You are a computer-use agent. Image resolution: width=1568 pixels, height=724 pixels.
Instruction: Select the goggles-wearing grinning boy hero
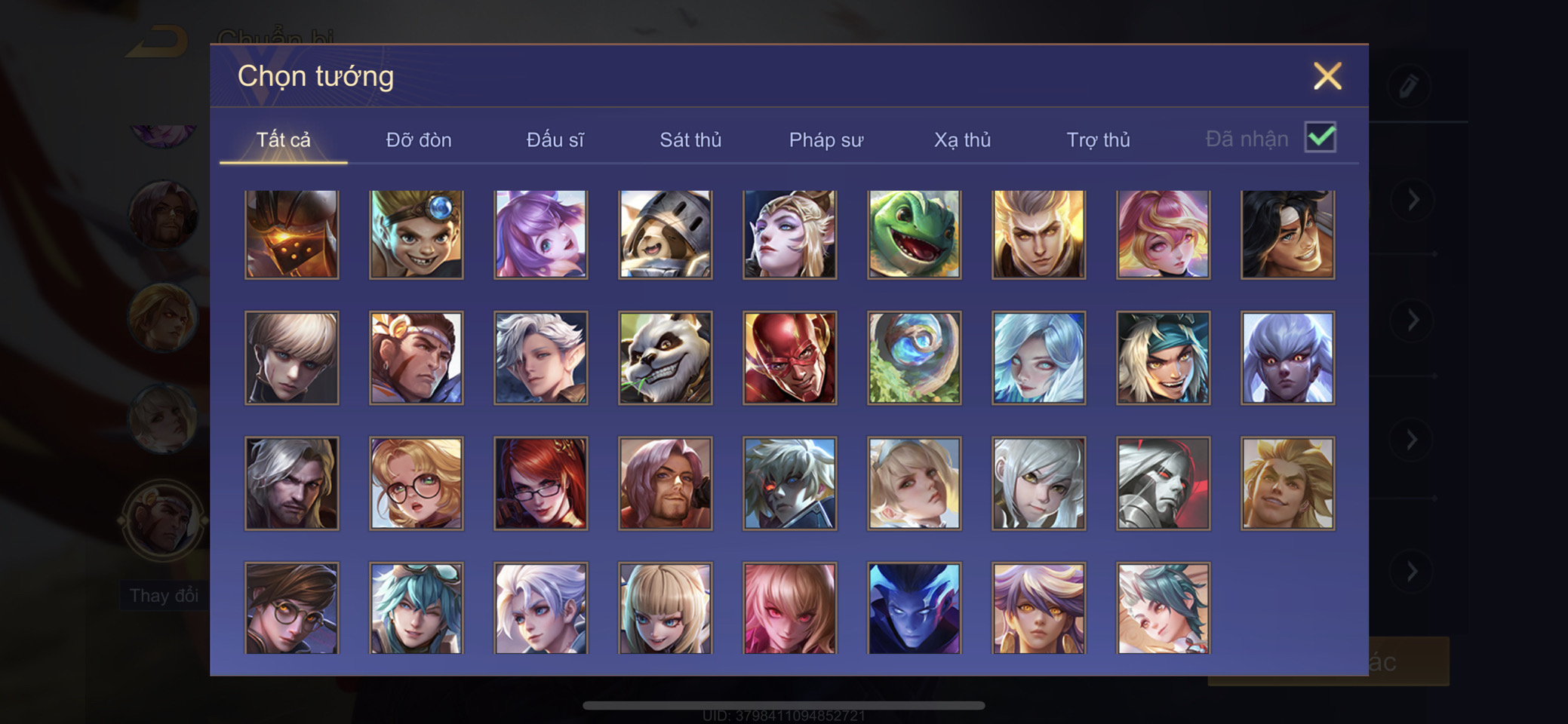pos(417,235)
